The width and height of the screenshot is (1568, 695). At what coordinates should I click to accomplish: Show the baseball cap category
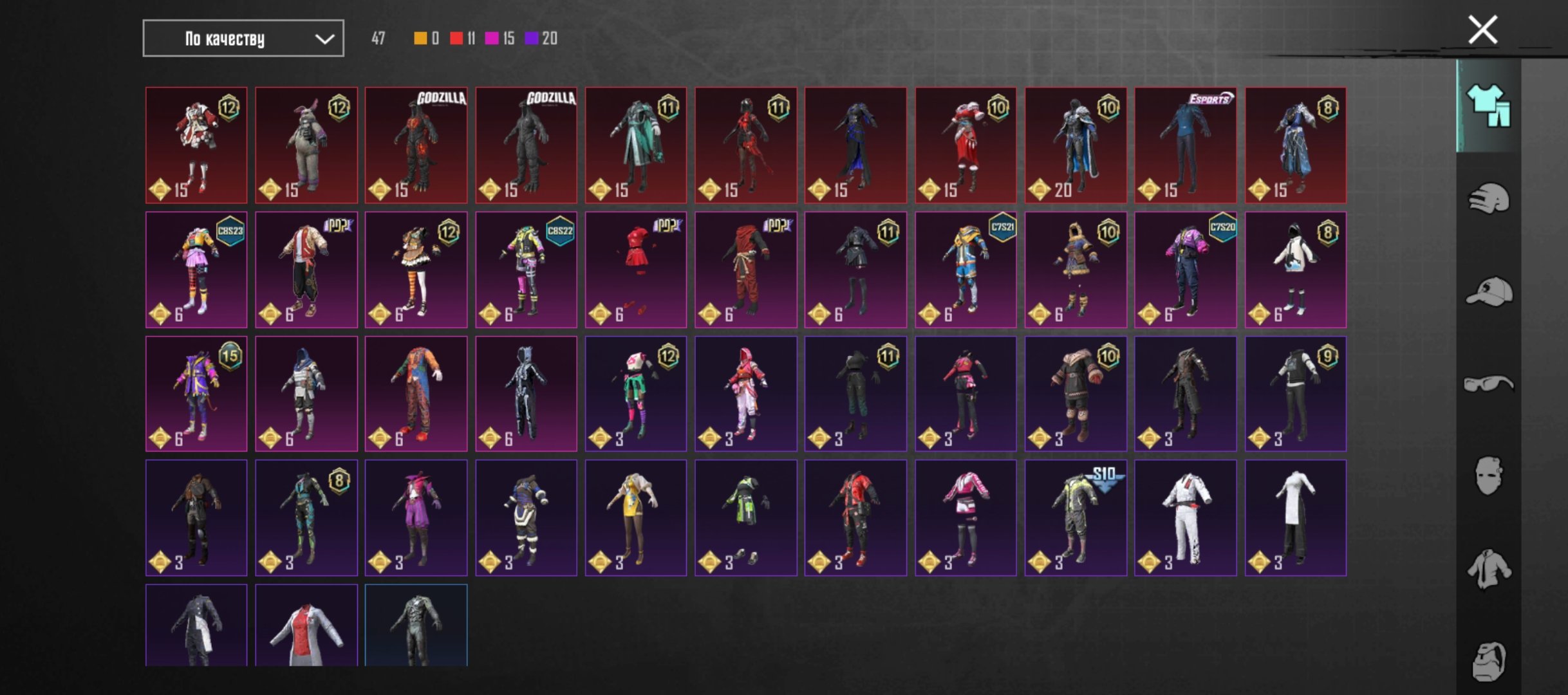point(1488,292)
